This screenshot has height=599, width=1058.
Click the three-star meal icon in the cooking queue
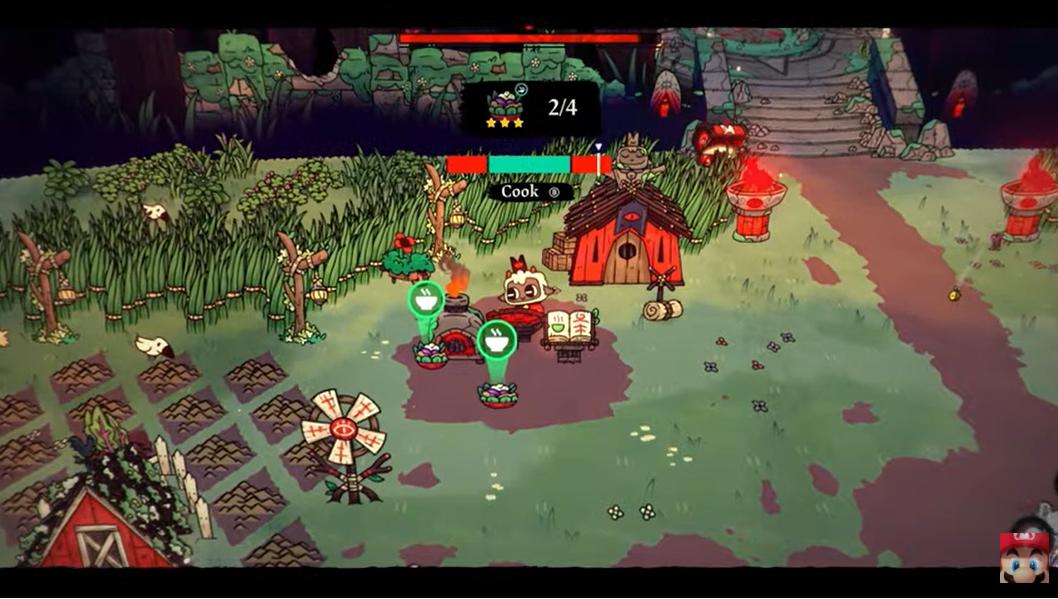click(x=505, y=107)
